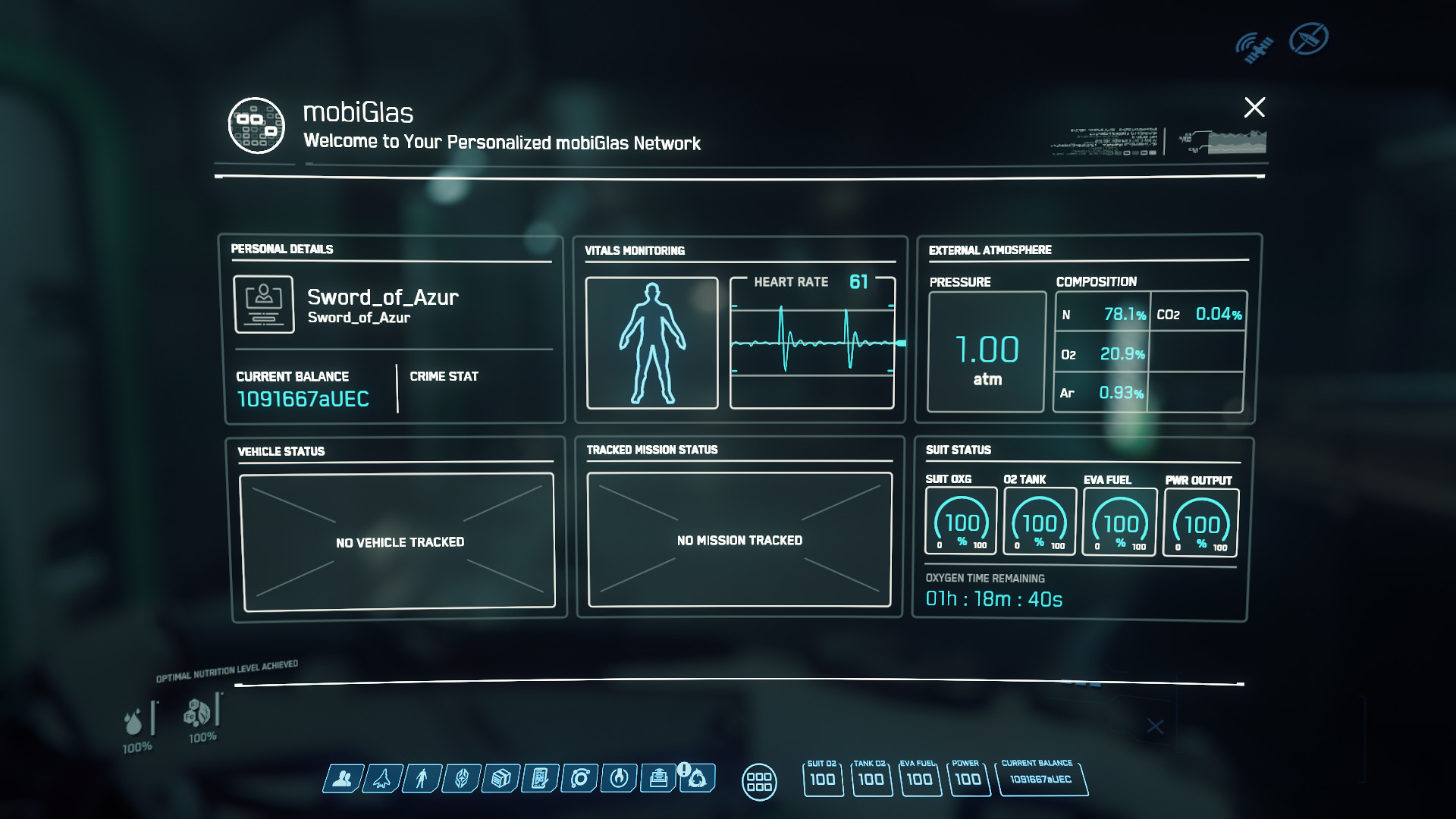Open the wrench maintenance app
The image size is (1456, 819).
619,778
